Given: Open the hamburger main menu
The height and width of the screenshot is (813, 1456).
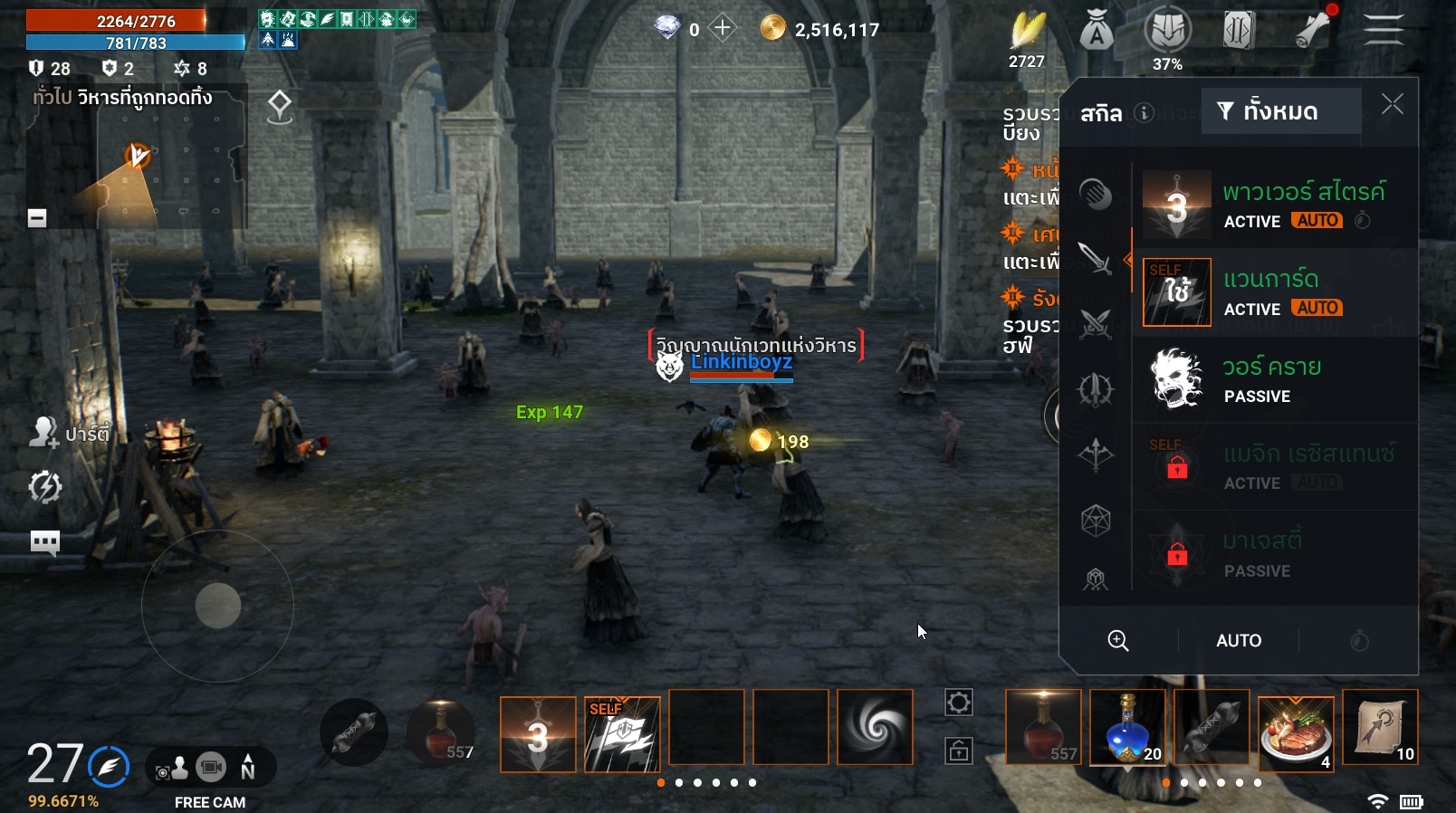Looking at the screenshot, I should pos(1383,31).
